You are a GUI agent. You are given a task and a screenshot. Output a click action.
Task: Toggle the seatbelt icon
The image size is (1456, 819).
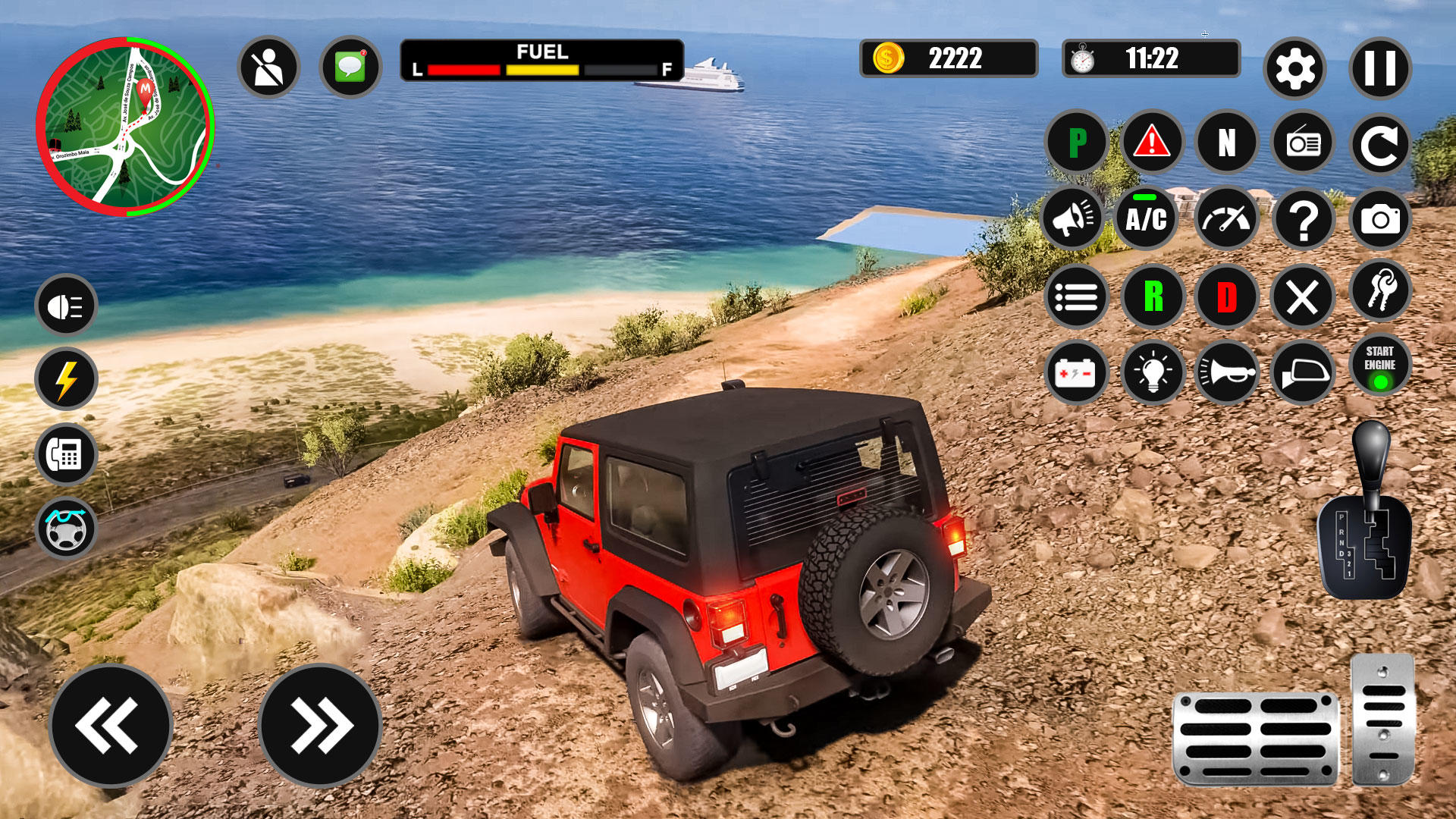[268, 67]
